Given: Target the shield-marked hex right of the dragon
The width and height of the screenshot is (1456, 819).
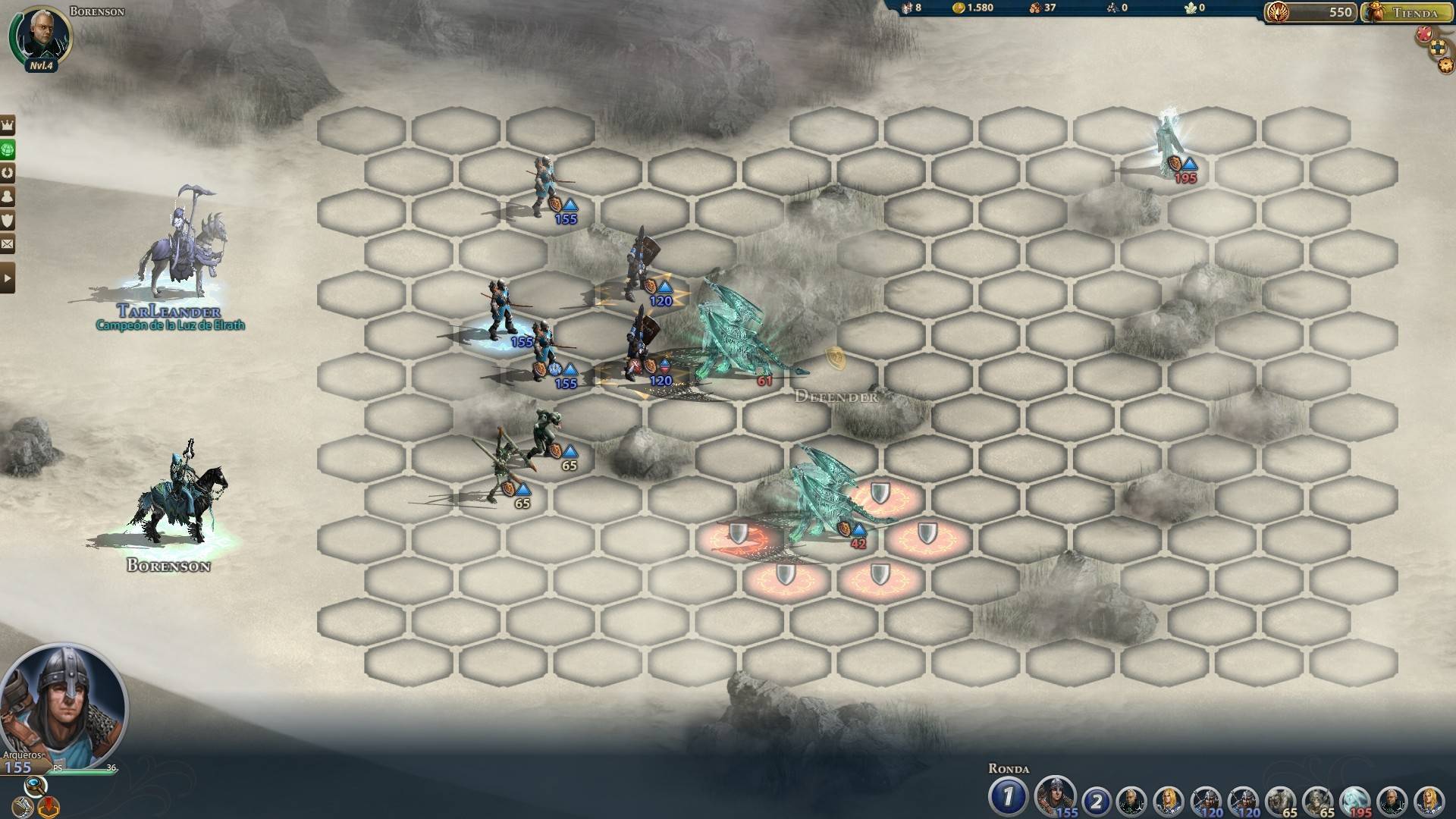Looking at the screenshot, I should [927, 535].
